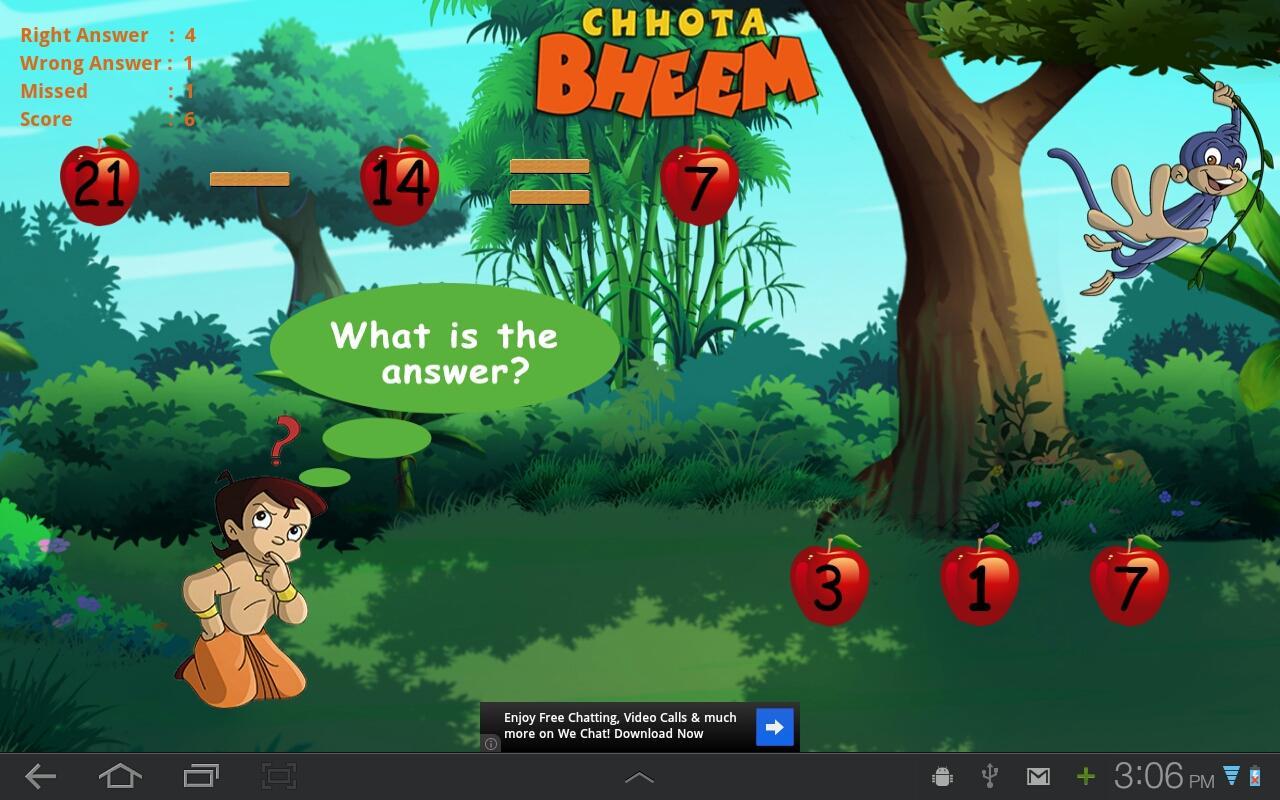Open the Gmail notification icon

click(x=1038, y=775)
